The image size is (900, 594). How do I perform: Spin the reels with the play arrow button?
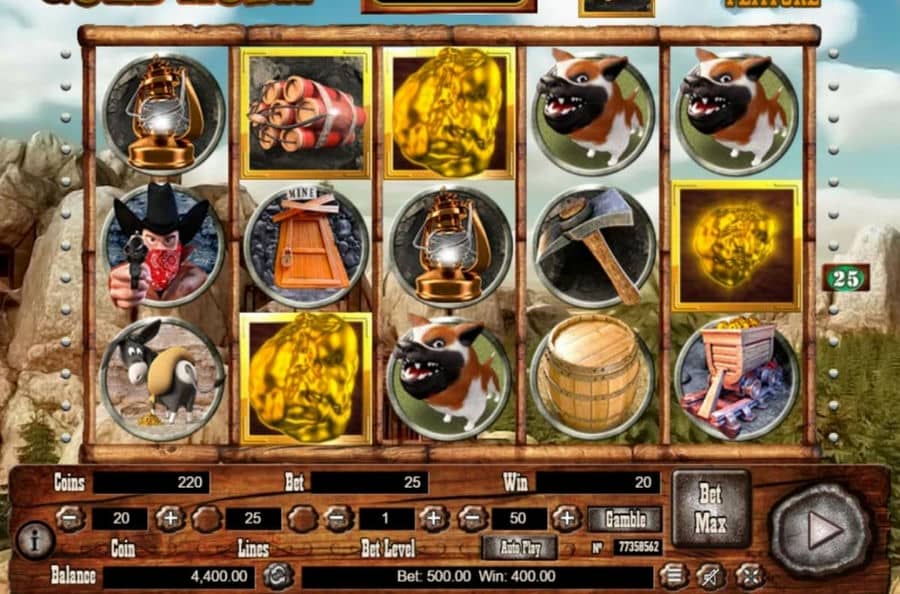click(x=820, y=530)
